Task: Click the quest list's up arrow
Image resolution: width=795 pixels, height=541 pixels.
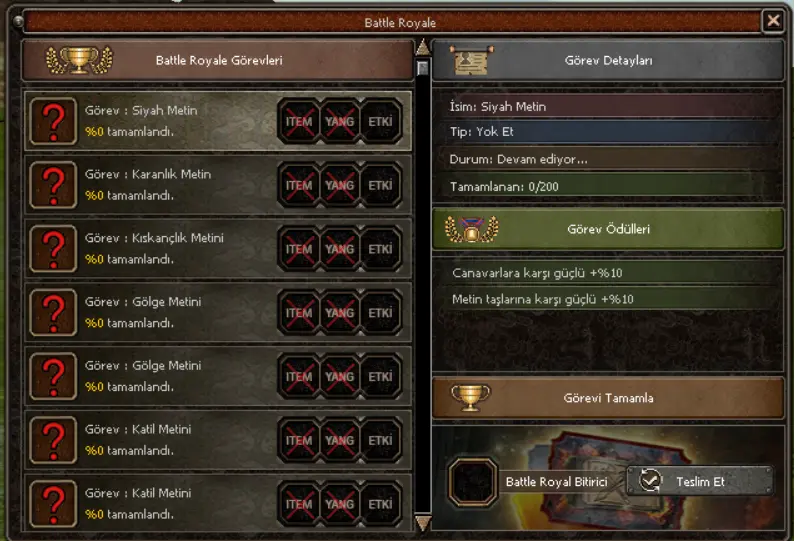Action: 422,47
